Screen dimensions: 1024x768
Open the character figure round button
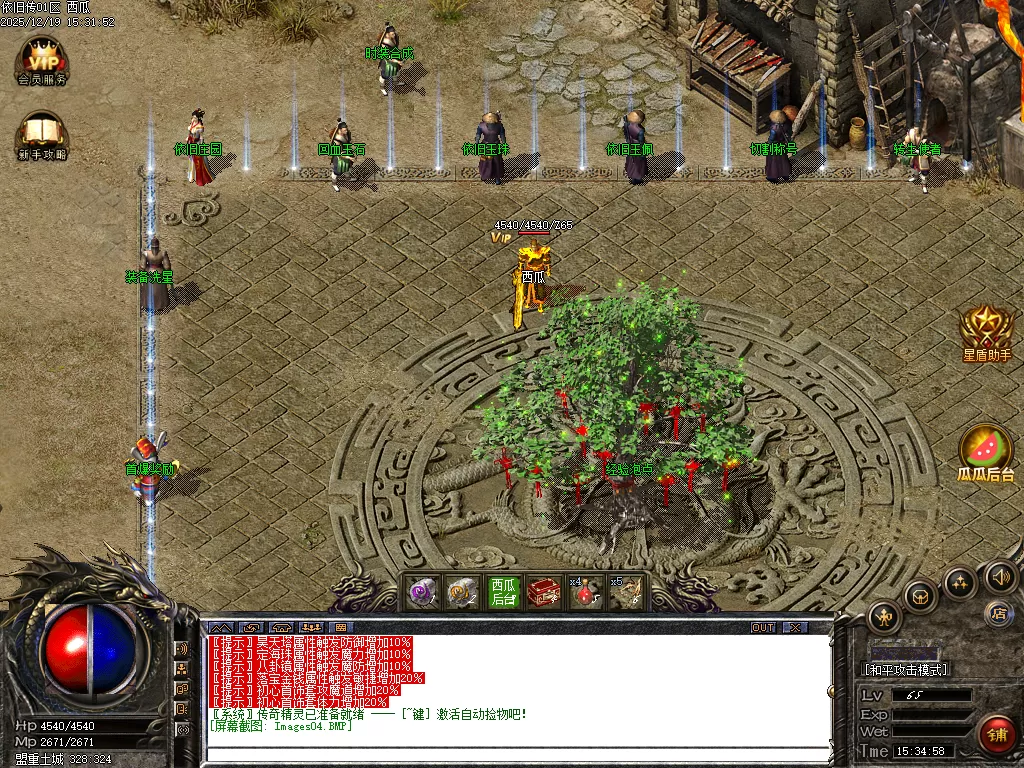point(885,616)
